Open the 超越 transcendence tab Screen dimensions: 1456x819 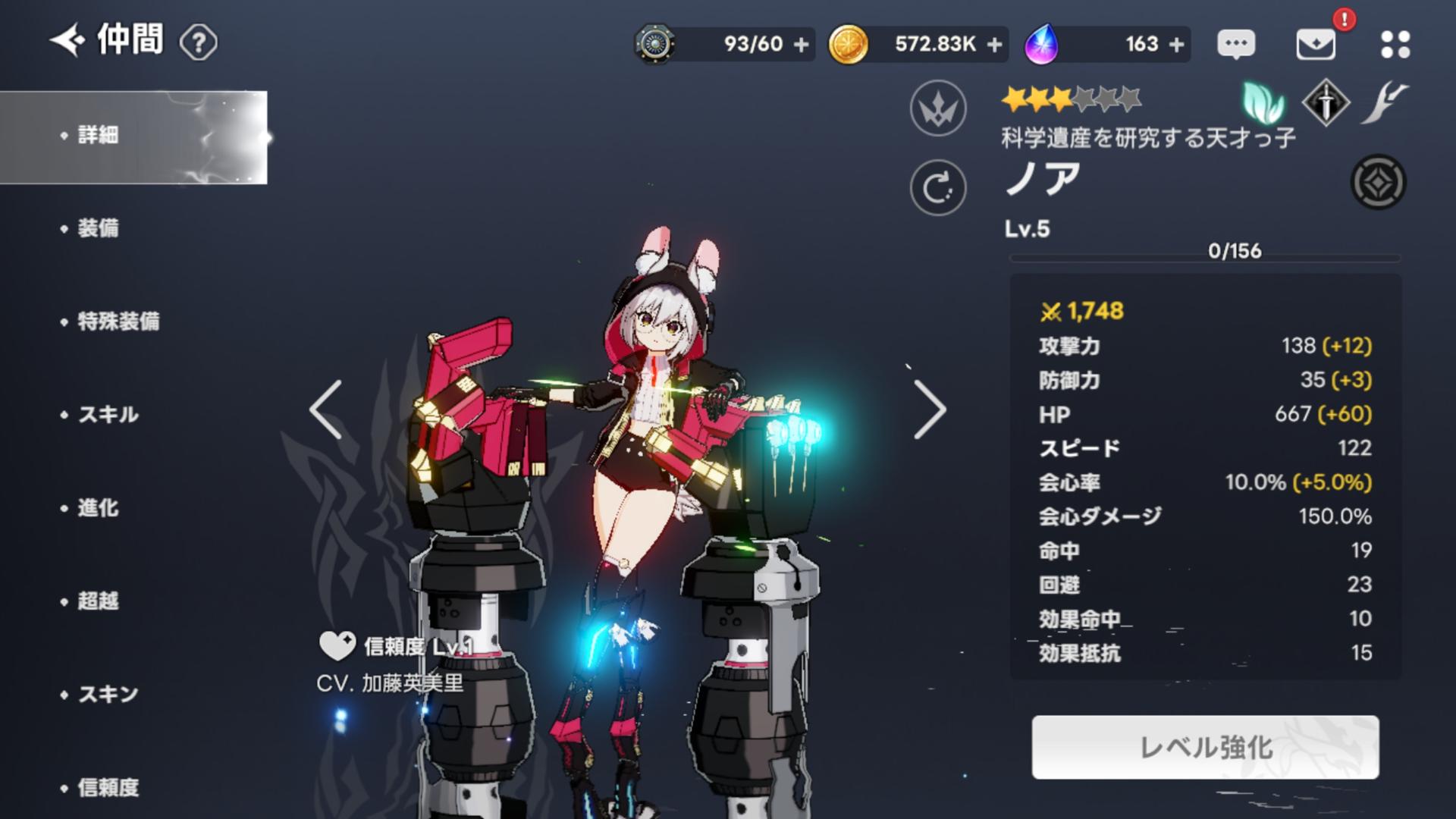pos(99,601)
